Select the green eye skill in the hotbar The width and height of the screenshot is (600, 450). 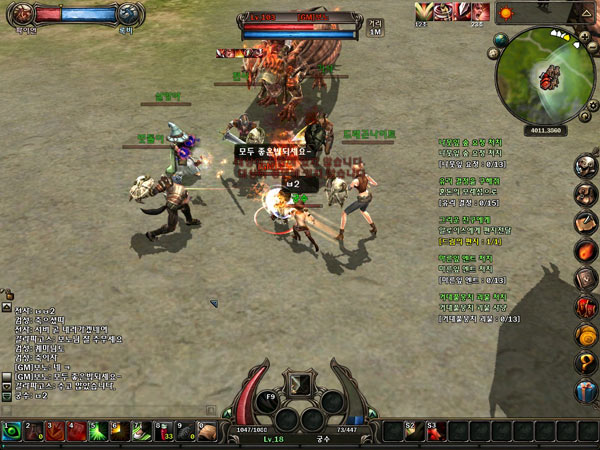pos(11,431)
